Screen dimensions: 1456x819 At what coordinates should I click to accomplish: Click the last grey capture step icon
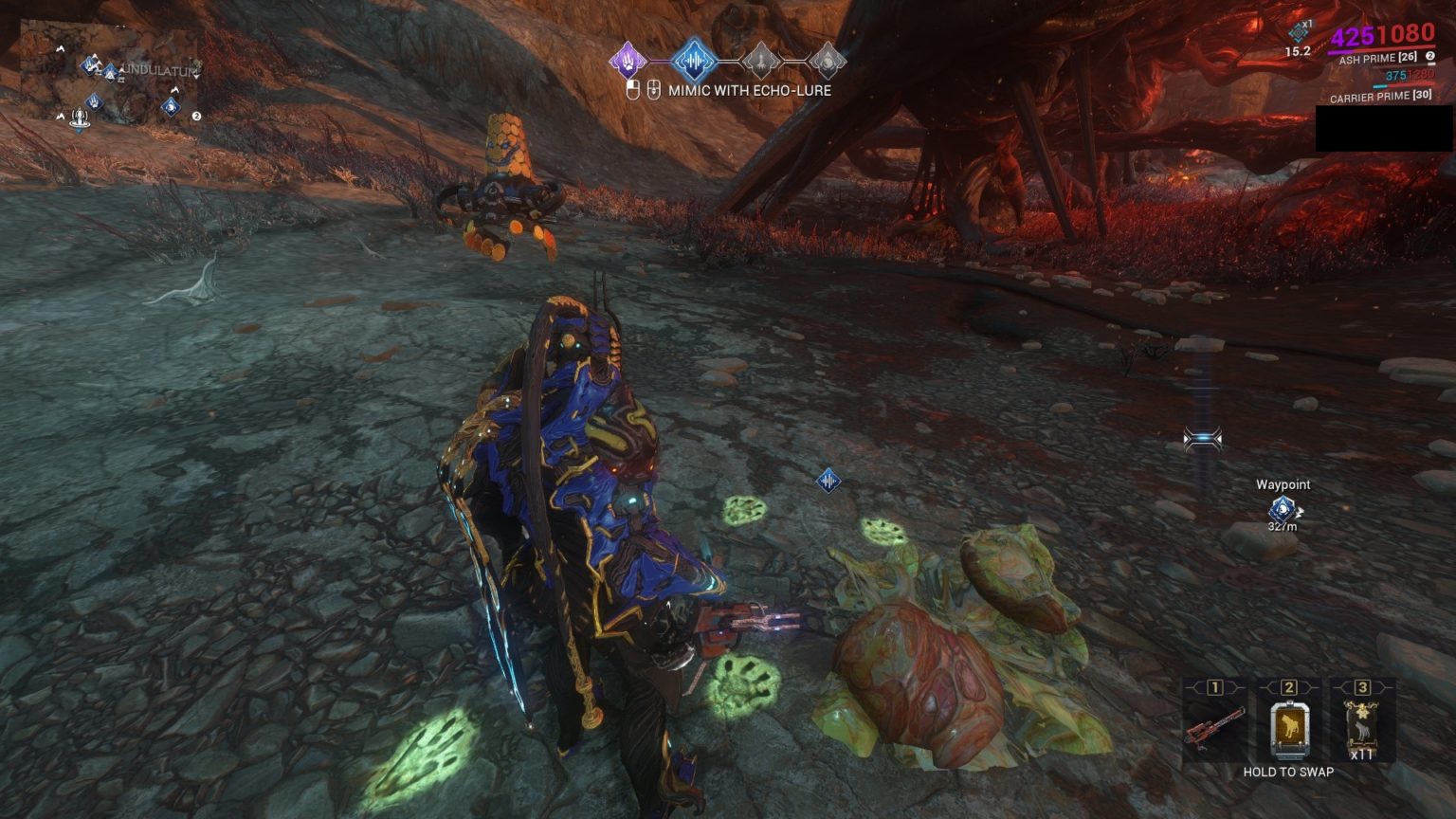(x=827, y=62)
